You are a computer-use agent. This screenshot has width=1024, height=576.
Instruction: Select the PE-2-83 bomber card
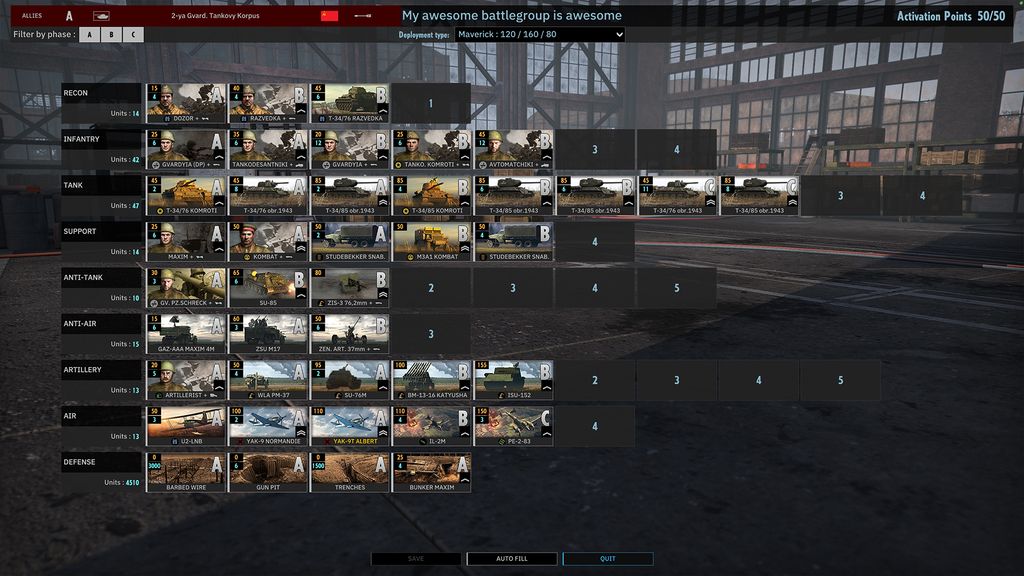(x=513, y=426)
